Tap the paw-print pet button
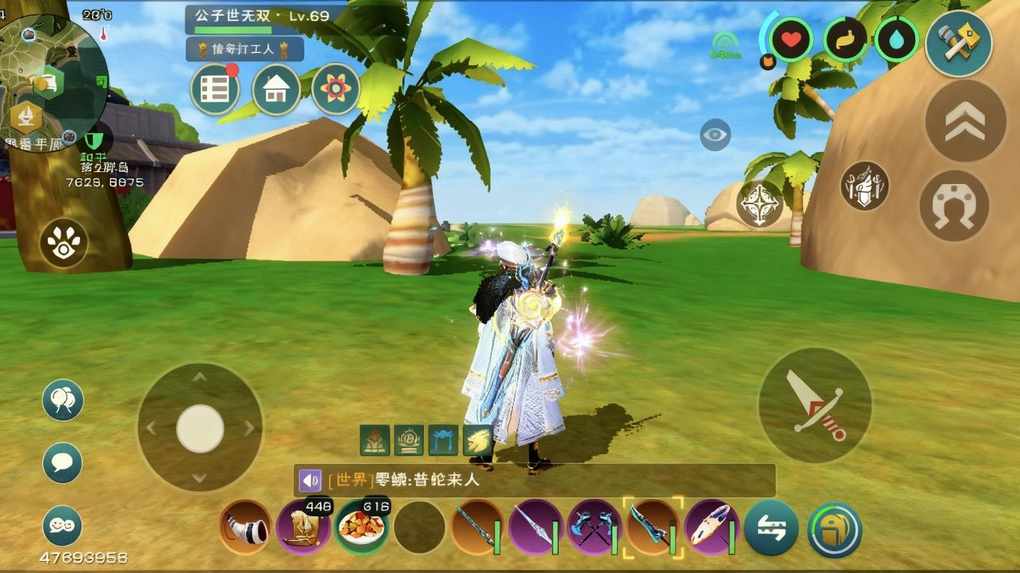Image resolution: width=1020 pixels, height=573 pixels. pyautogui.click(x=64, y=243)
